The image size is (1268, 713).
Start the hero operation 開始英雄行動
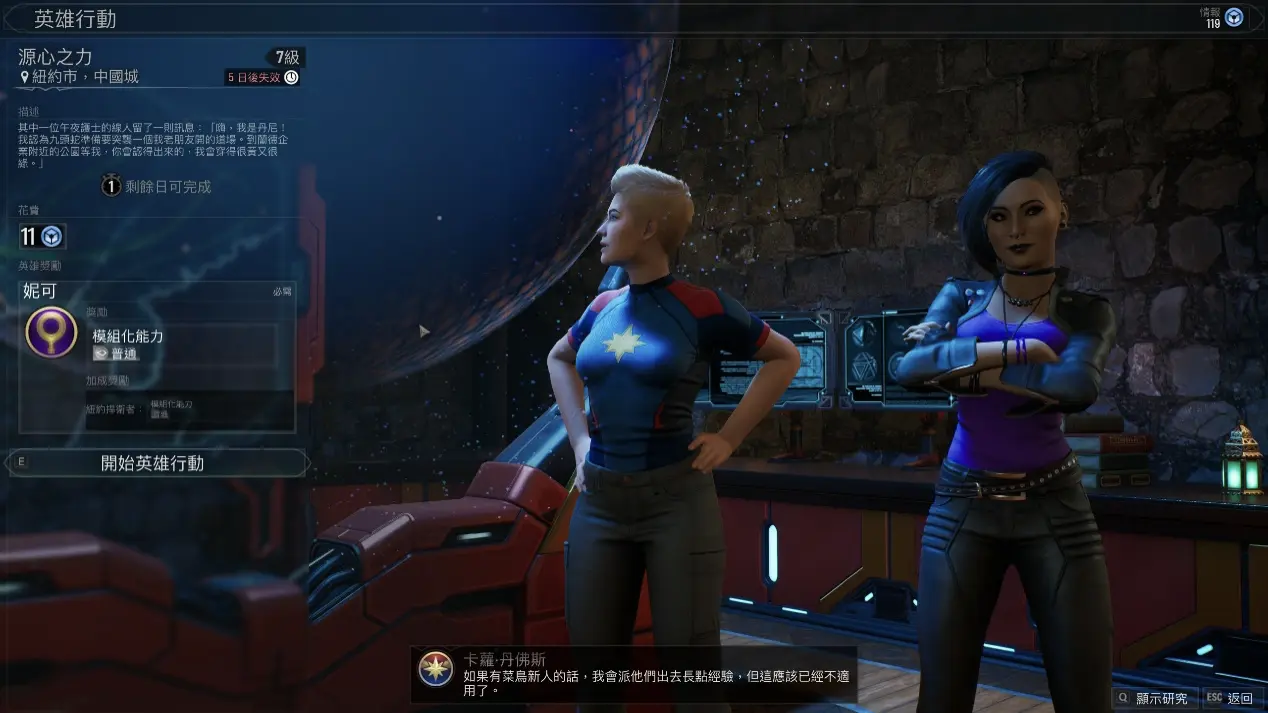click(153, 463)
